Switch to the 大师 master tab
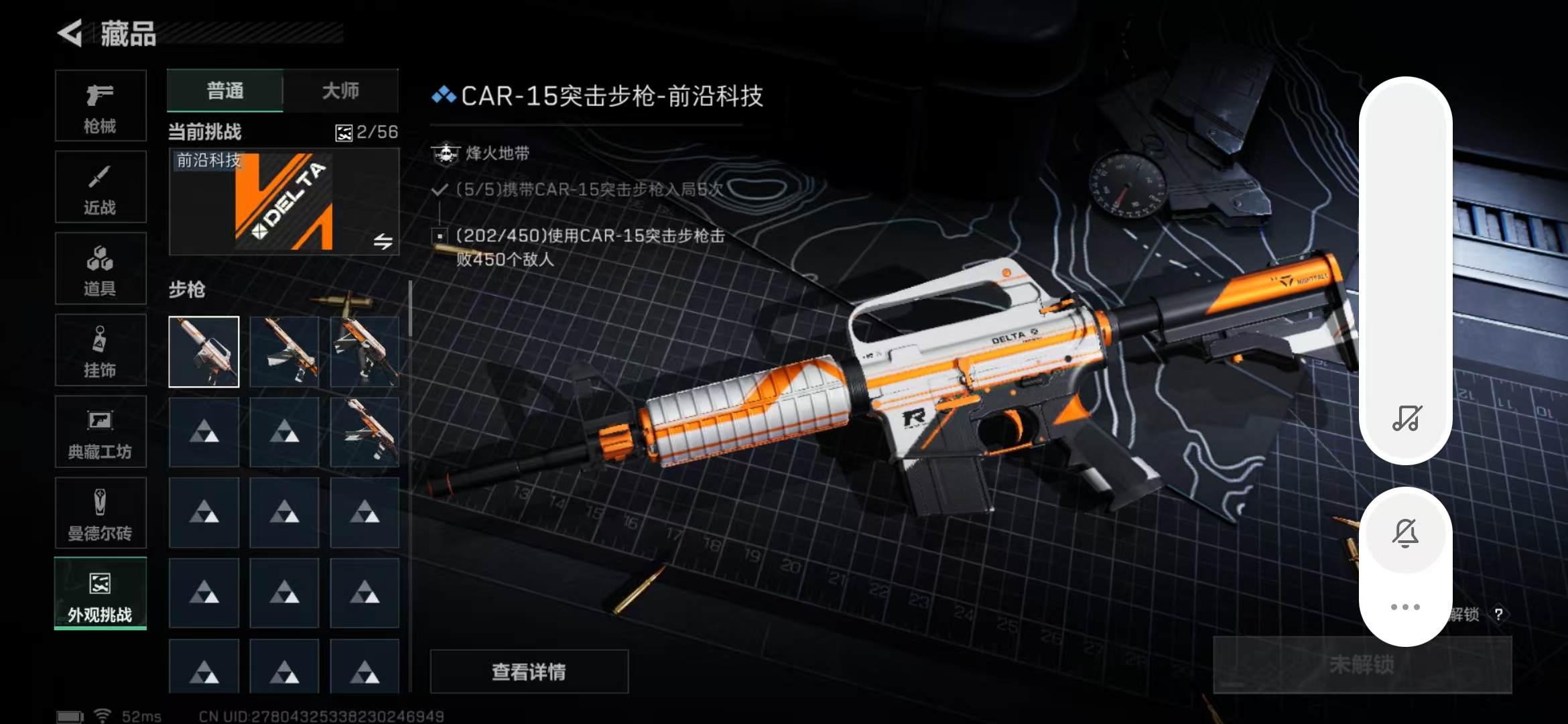Viewport: 1568px width, 724px height. (340, 90)
